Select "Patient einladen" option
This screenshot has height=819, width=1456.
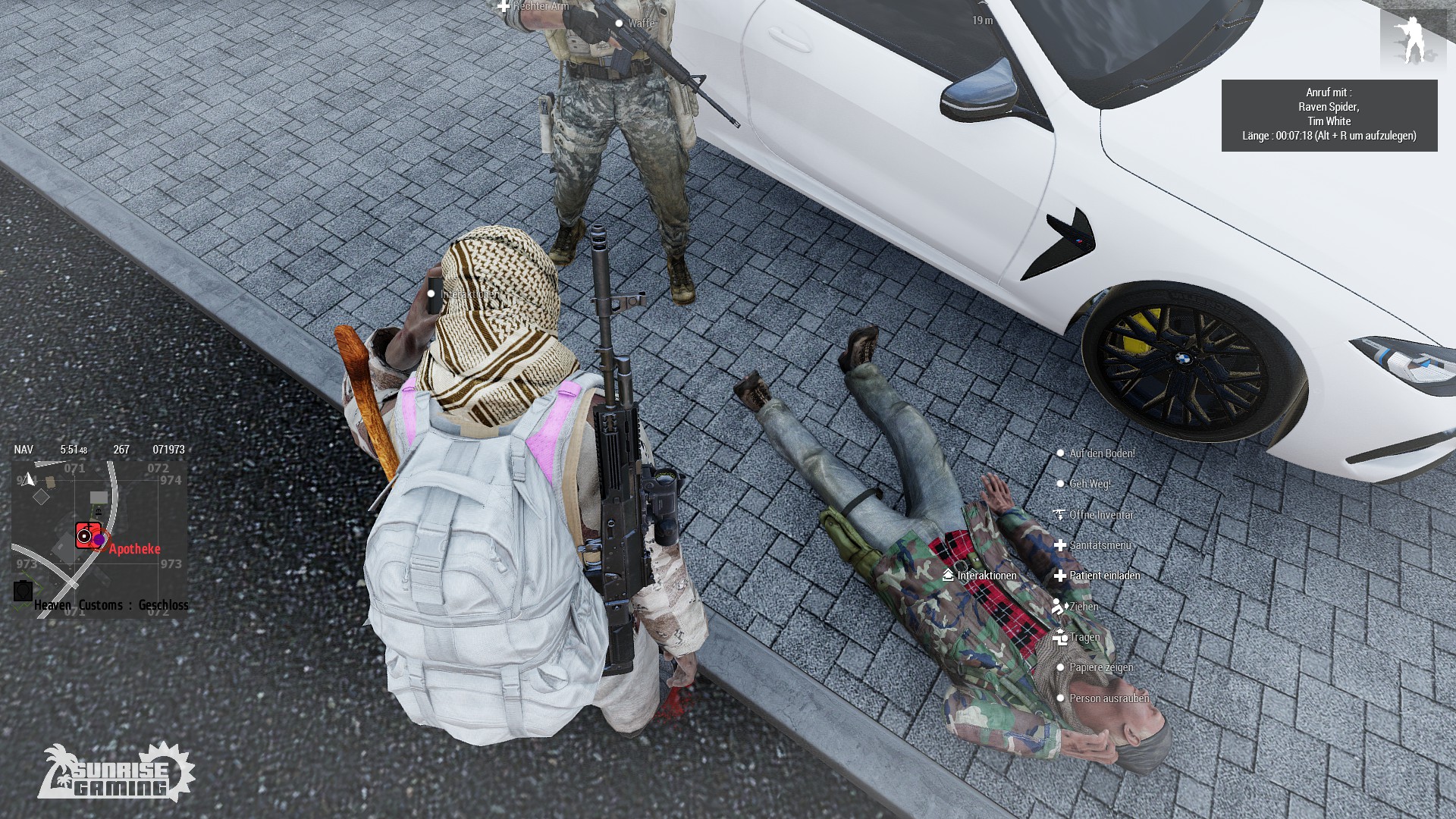point(1104,576)
